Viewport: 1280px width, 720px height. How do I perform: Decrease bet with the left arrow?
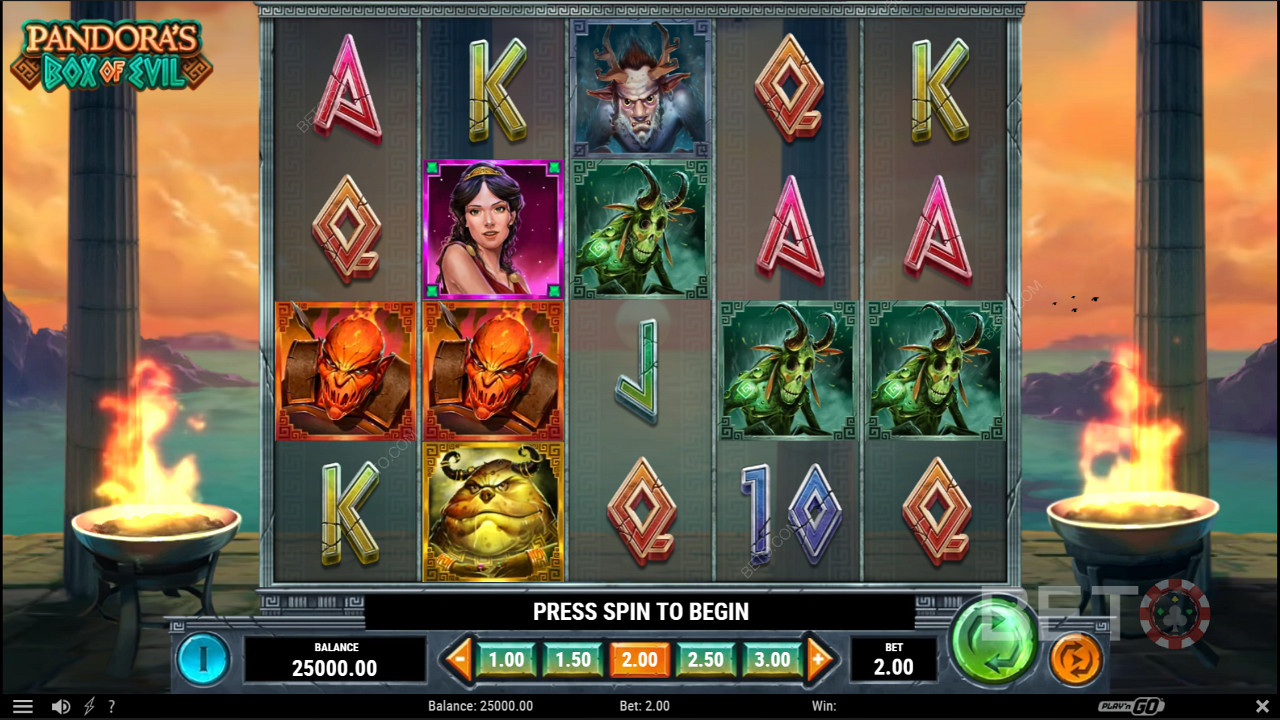point(459,660)
